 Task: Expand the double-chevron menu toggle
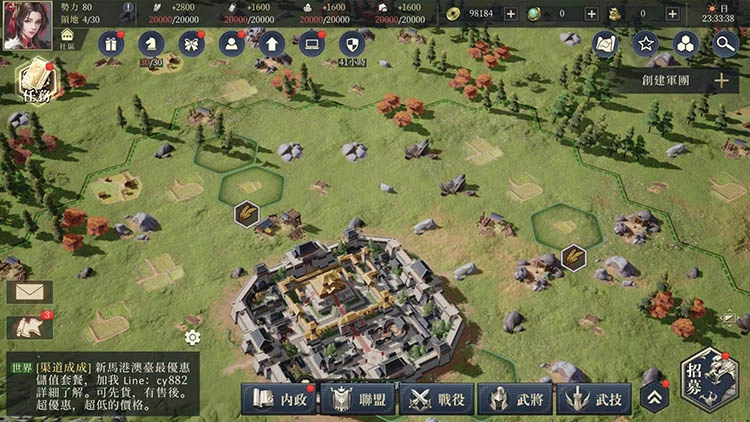point(655,397)
